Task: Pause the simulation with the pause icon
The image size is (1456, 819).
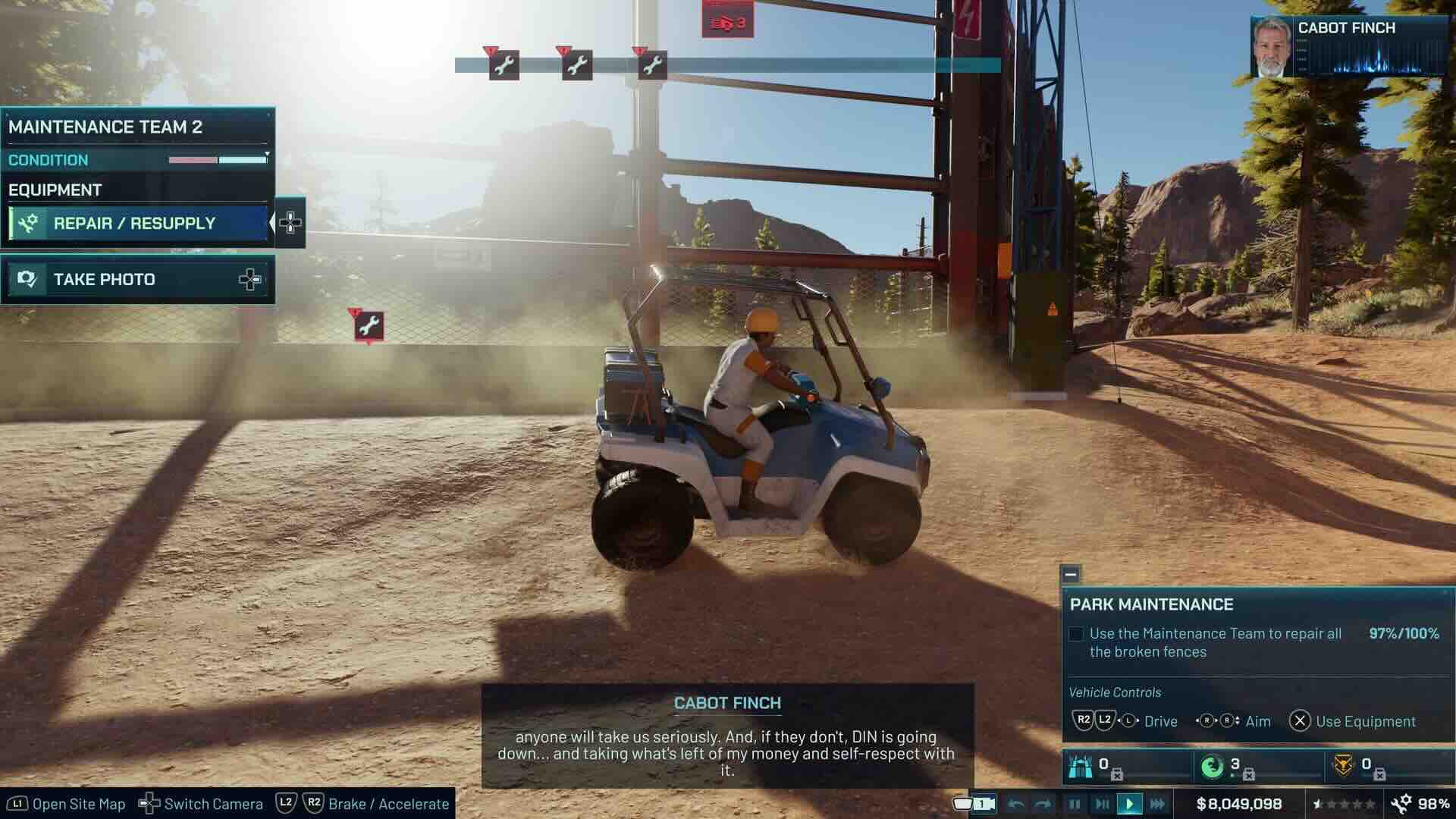Action: click(x=1073, y=804)
